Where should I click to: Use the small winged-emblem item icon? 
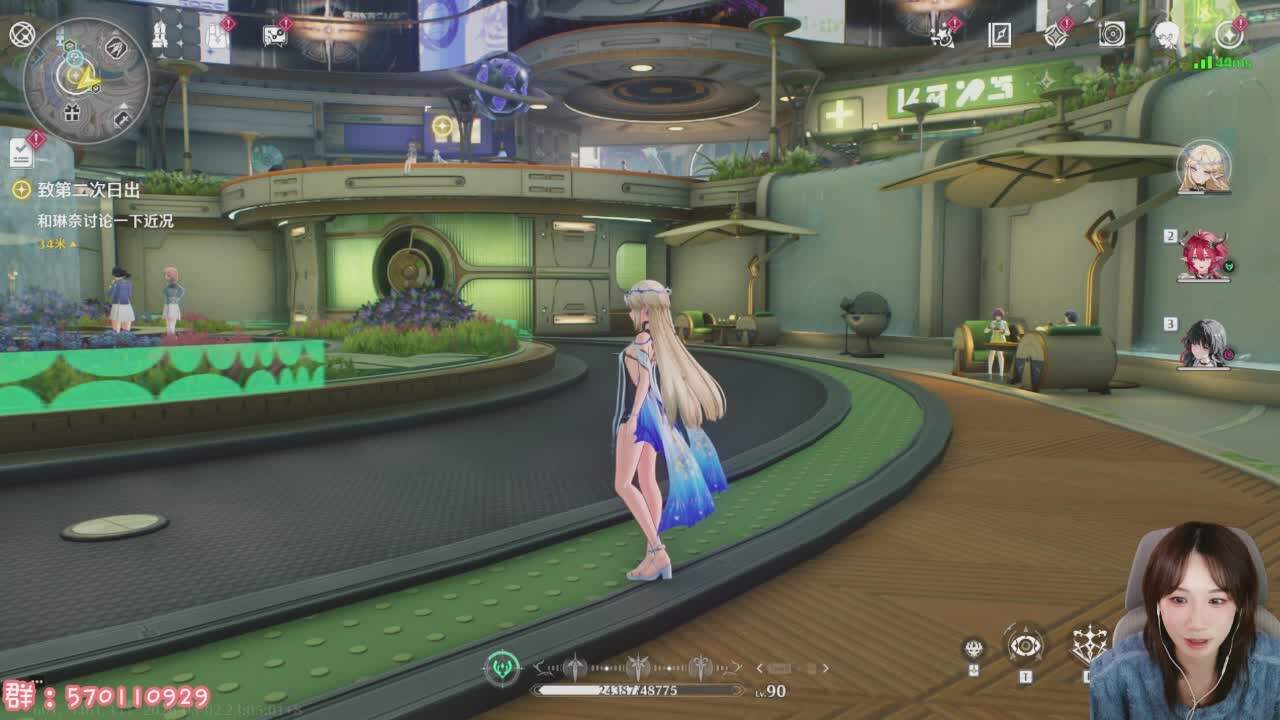click(x=973, y=649)
